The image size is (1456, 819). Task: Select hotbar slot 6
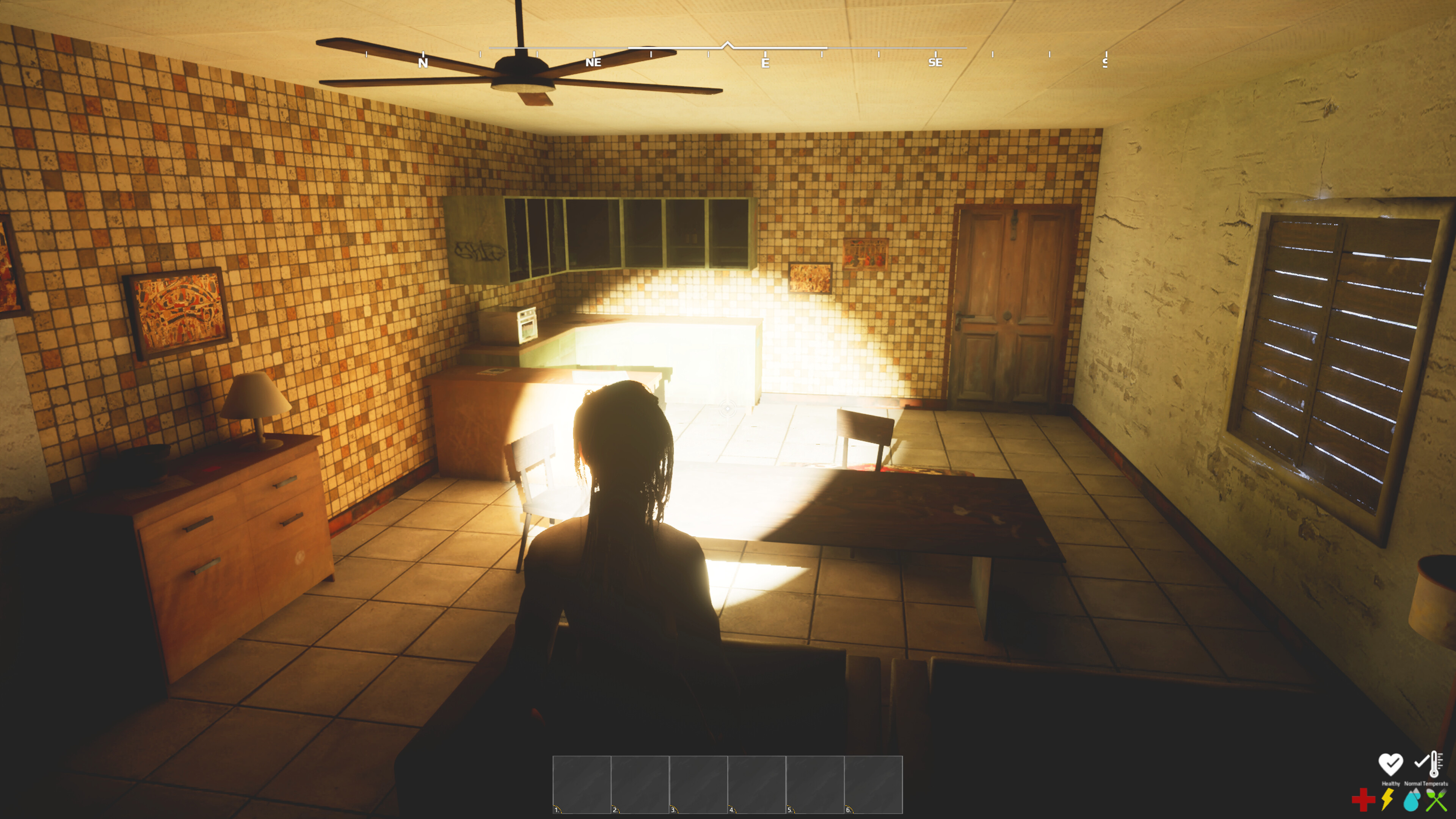point(873,786)
